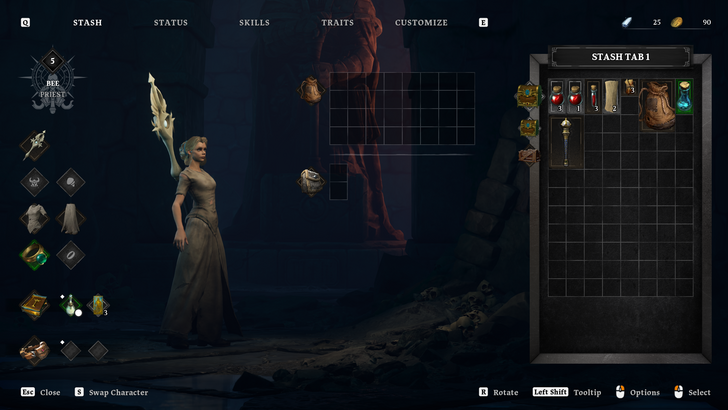Select the large leather sack in stash

(x=657, y=106)
